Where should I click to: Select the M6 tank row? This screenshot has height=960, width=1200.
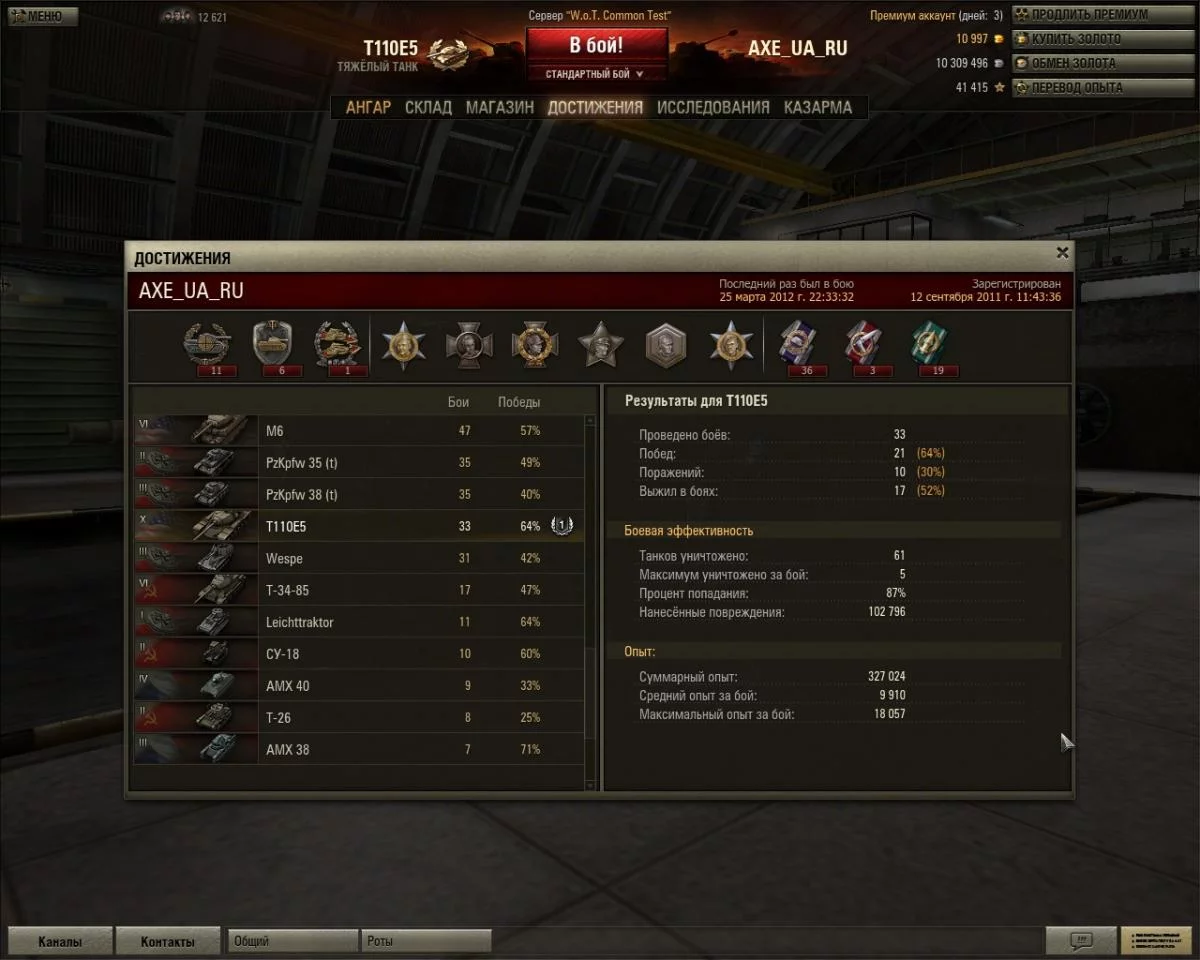(359, 431)
